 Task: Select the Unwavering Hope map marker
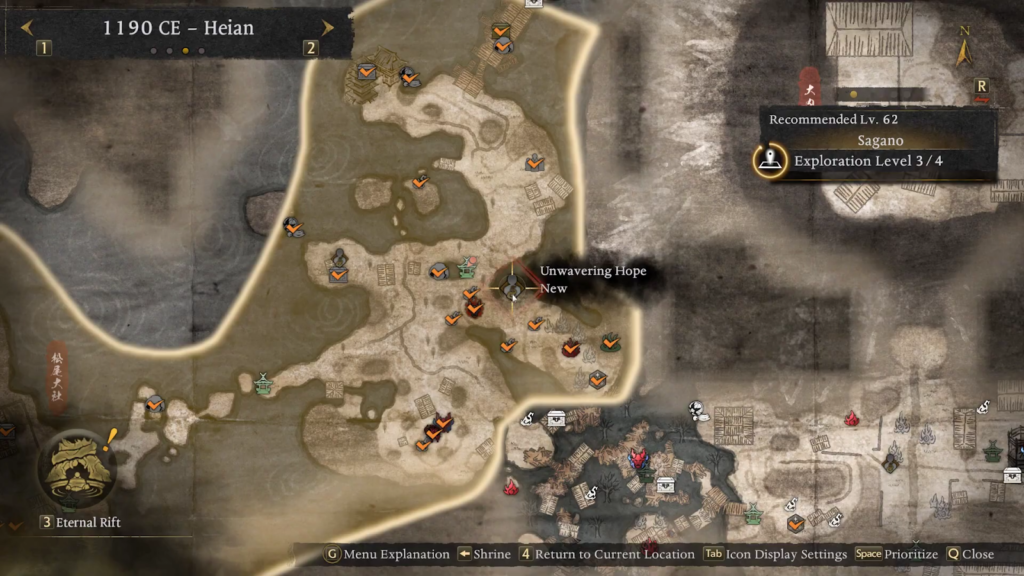[513, 288]
